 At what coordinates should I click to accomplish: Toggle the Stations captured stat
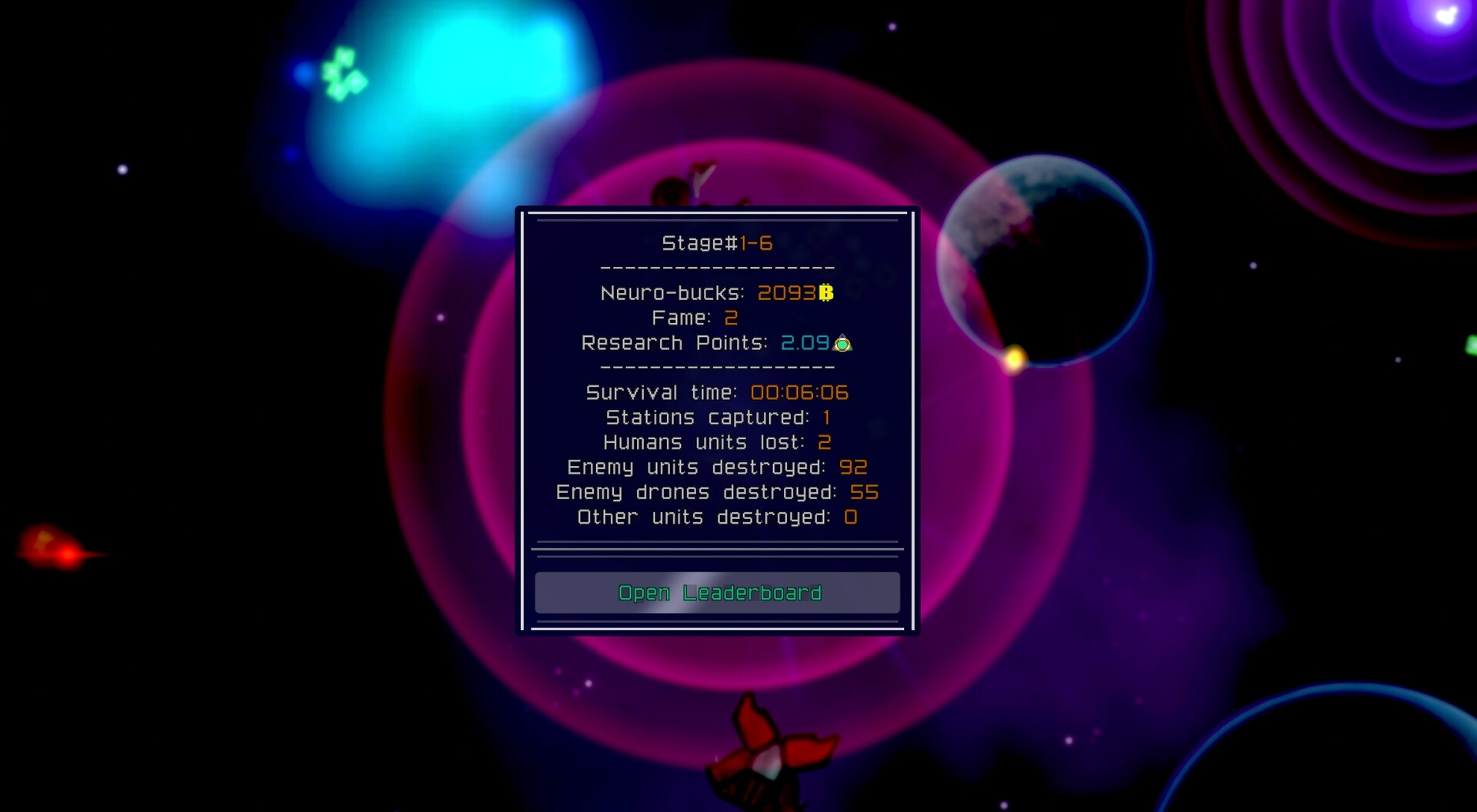point(717,418)
